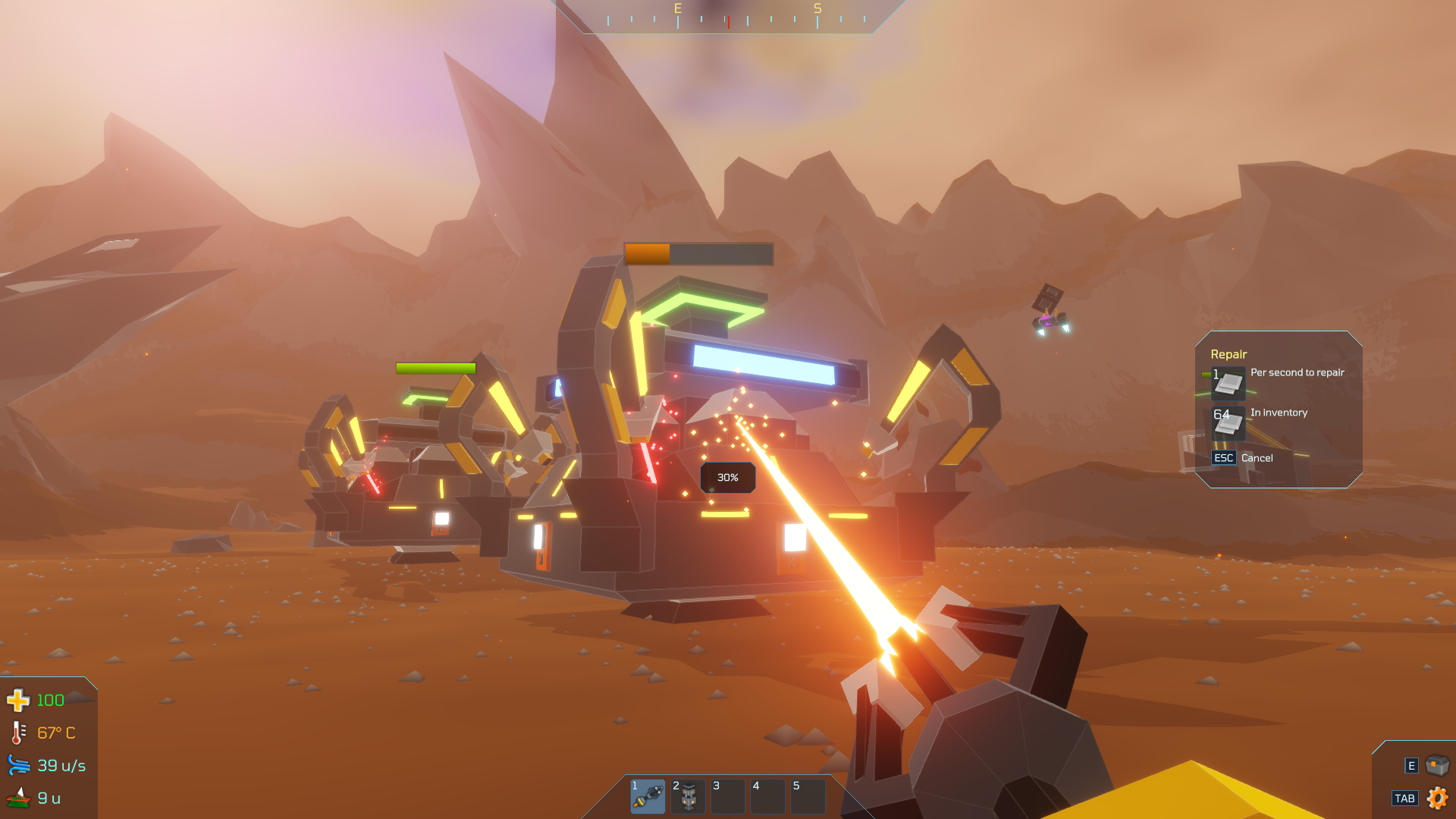Viewport: 1456px width, 819px height.
Task: Select empty hotbar slot 5
Action: (x=808, y=795)
